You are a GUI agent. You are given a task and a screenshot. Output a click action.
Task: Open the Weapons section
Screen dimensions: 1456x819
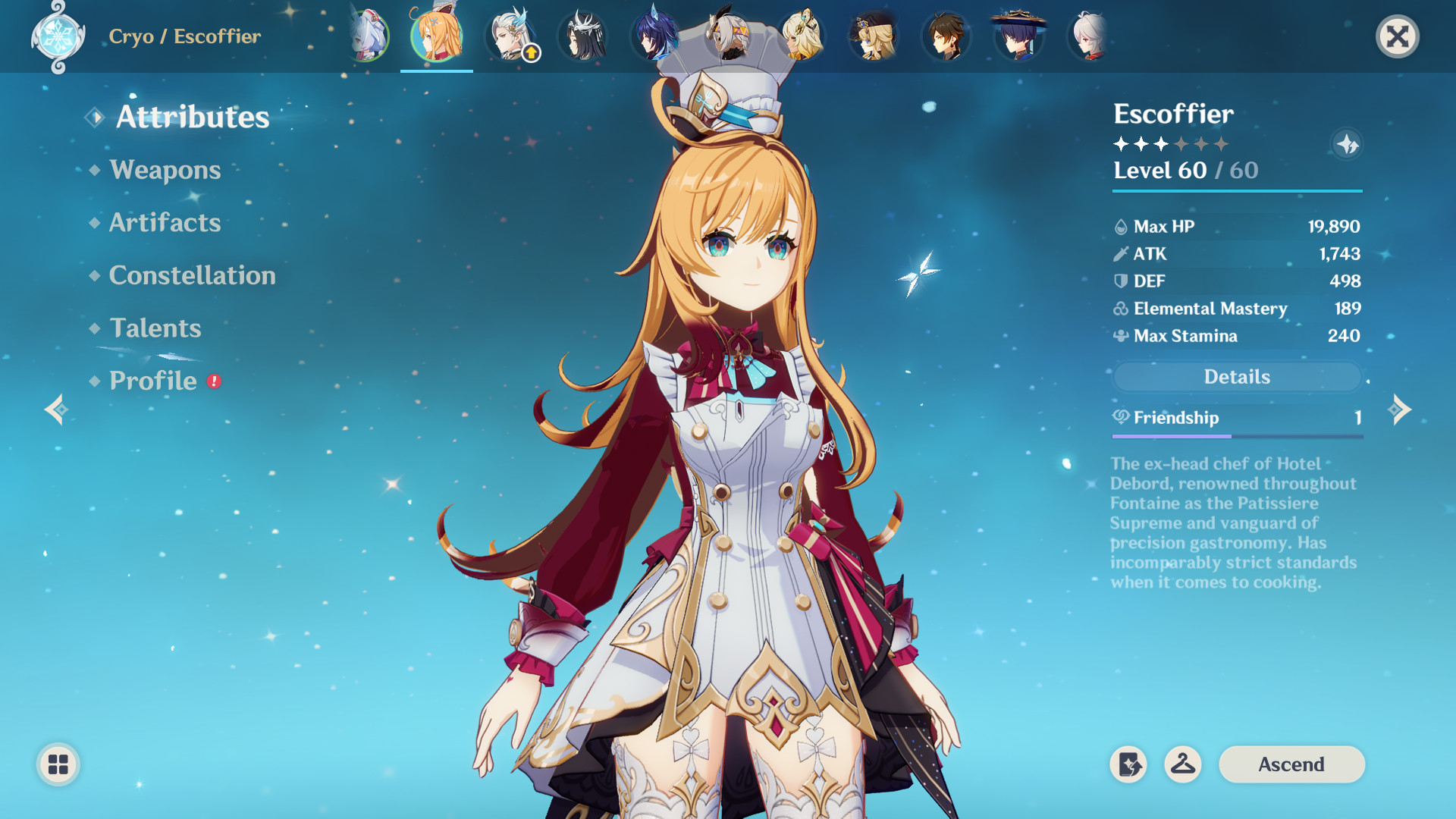tap(165, 170)
